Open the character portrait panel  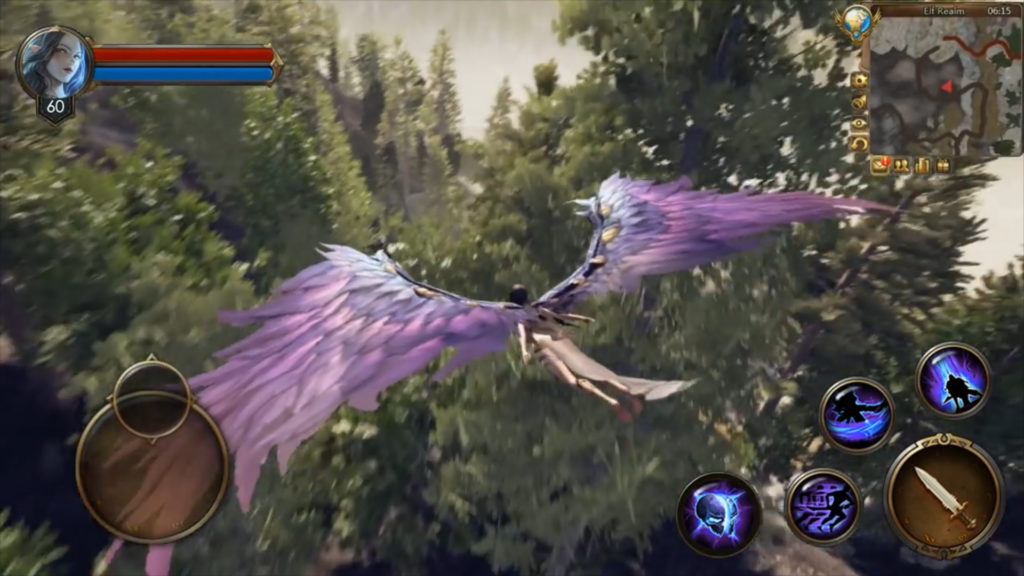click(54, 63)
